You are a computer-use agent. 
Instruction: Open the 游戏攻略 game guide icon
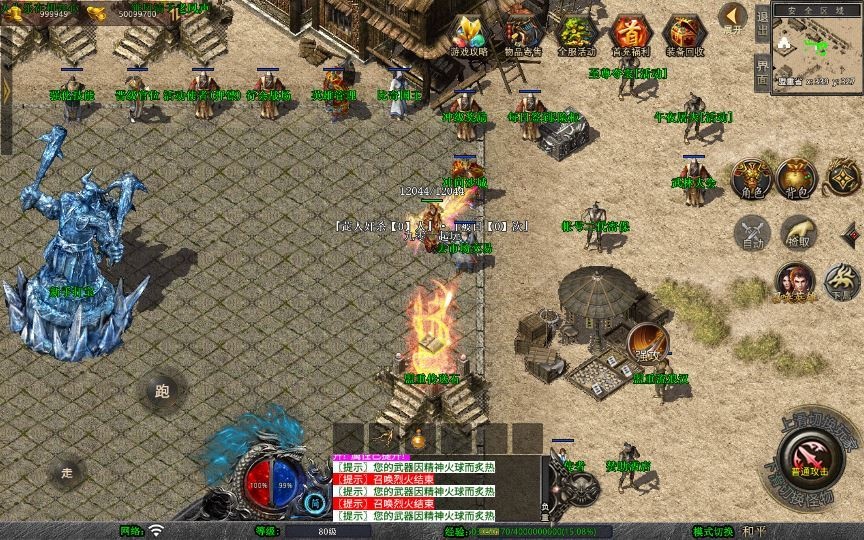point(469,35)
